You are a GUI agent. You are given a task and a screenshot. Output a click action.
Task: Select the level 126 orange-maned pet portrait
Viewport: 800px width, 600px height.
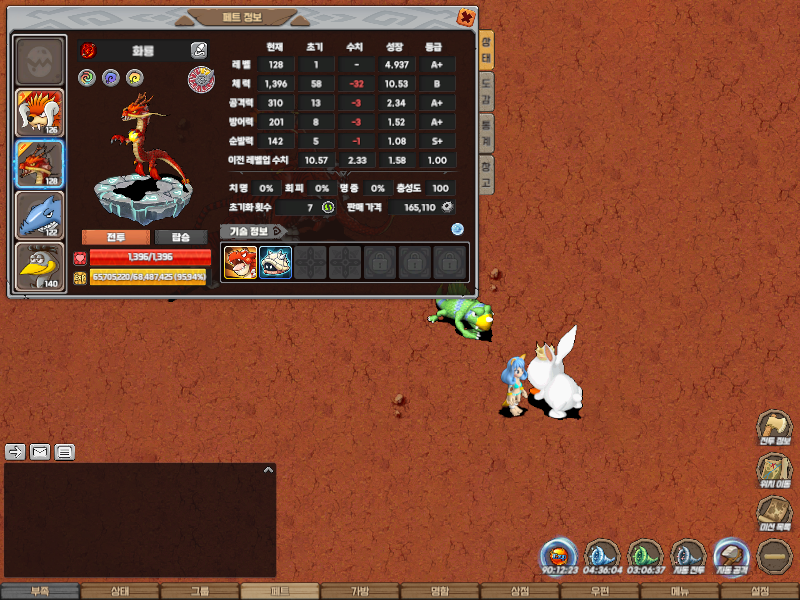click(40, 113)
